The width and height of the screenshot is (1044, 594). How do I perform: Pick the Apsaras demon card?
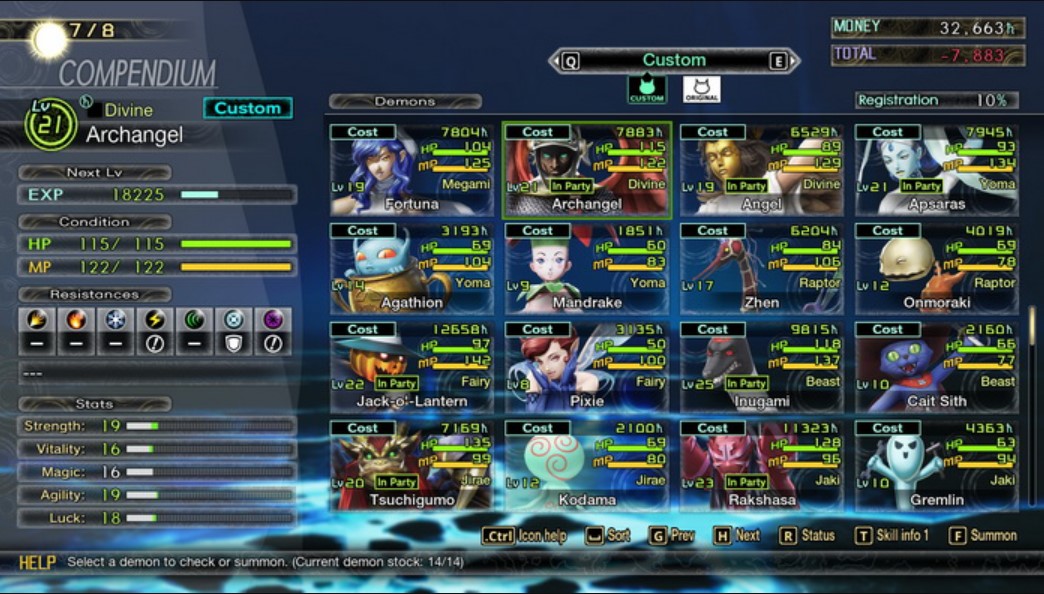(x=937, y=170)
